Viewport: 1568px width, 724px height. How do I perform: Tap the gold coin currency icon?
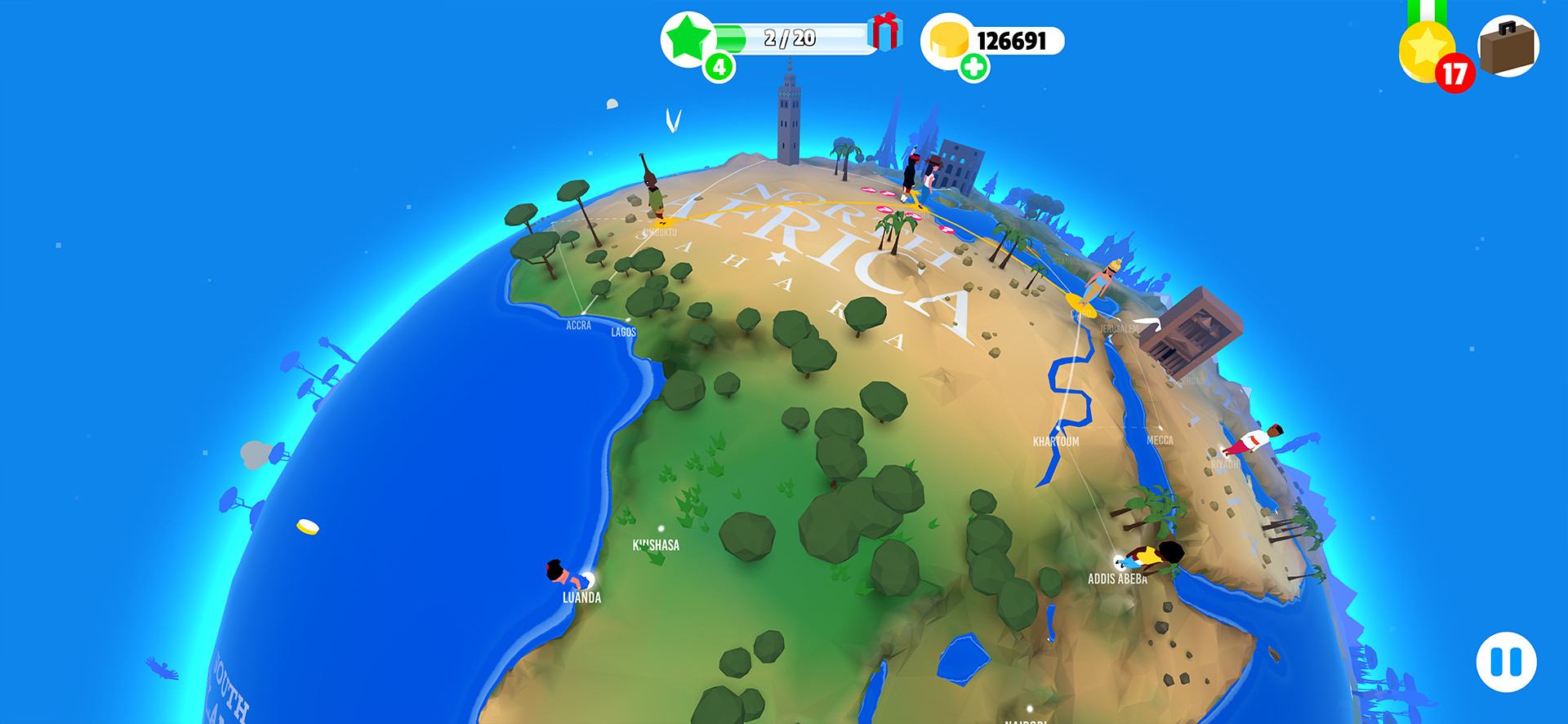click(x=948, y=38)
